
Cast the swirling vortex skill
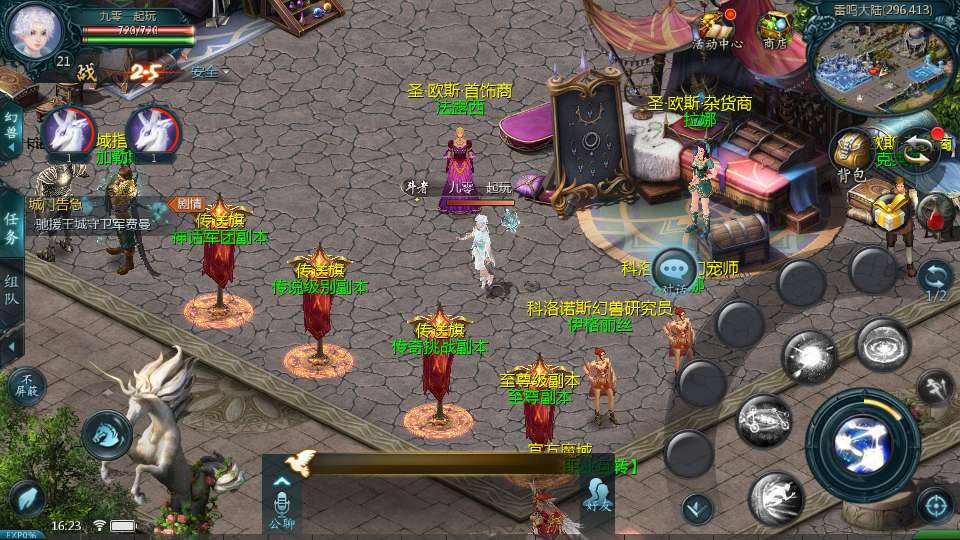[883, 345]
